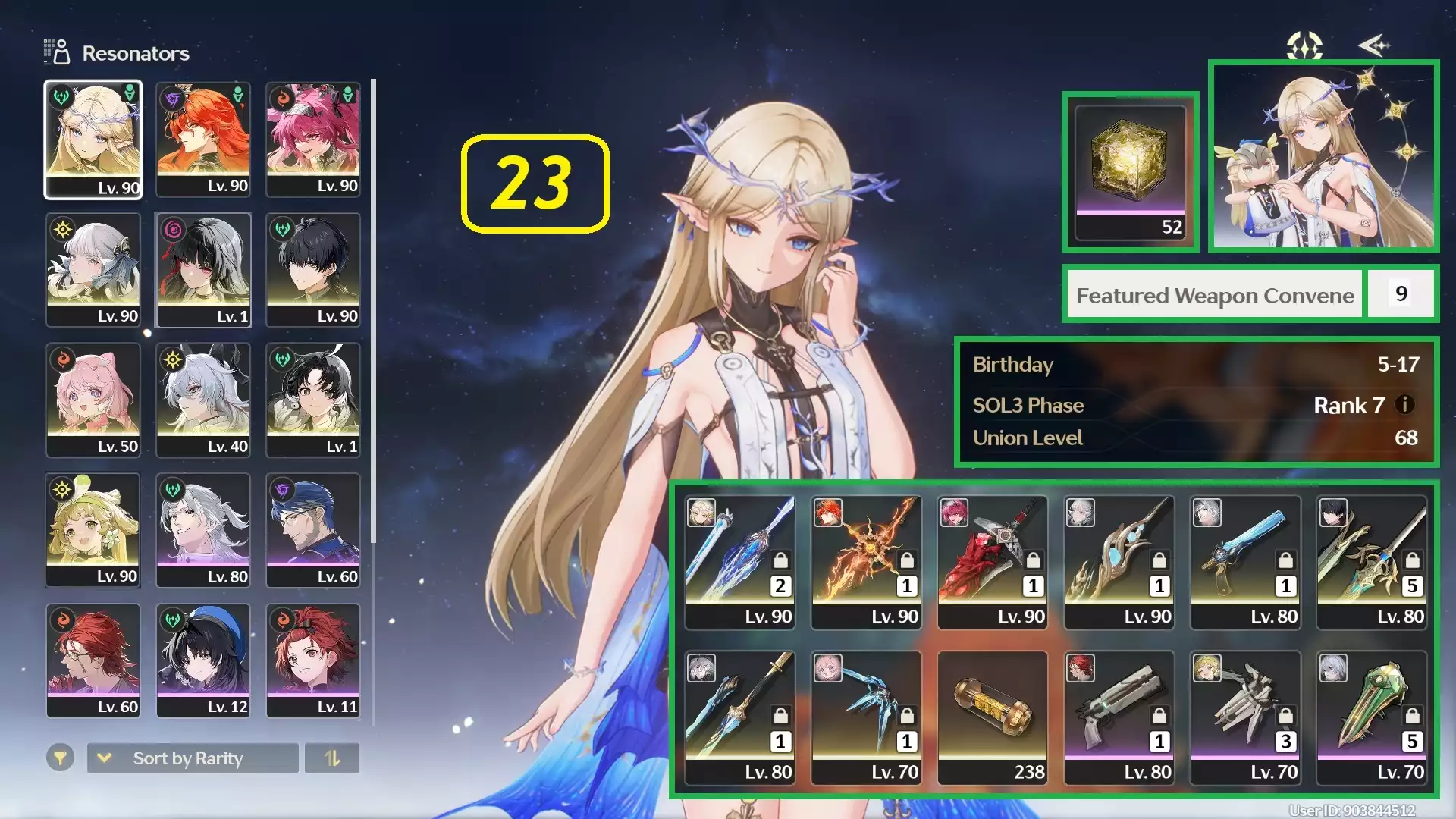Open the featured character artwork thumbnail
The height and width of the screenshot is (819, 1456).
point(1324,156)
